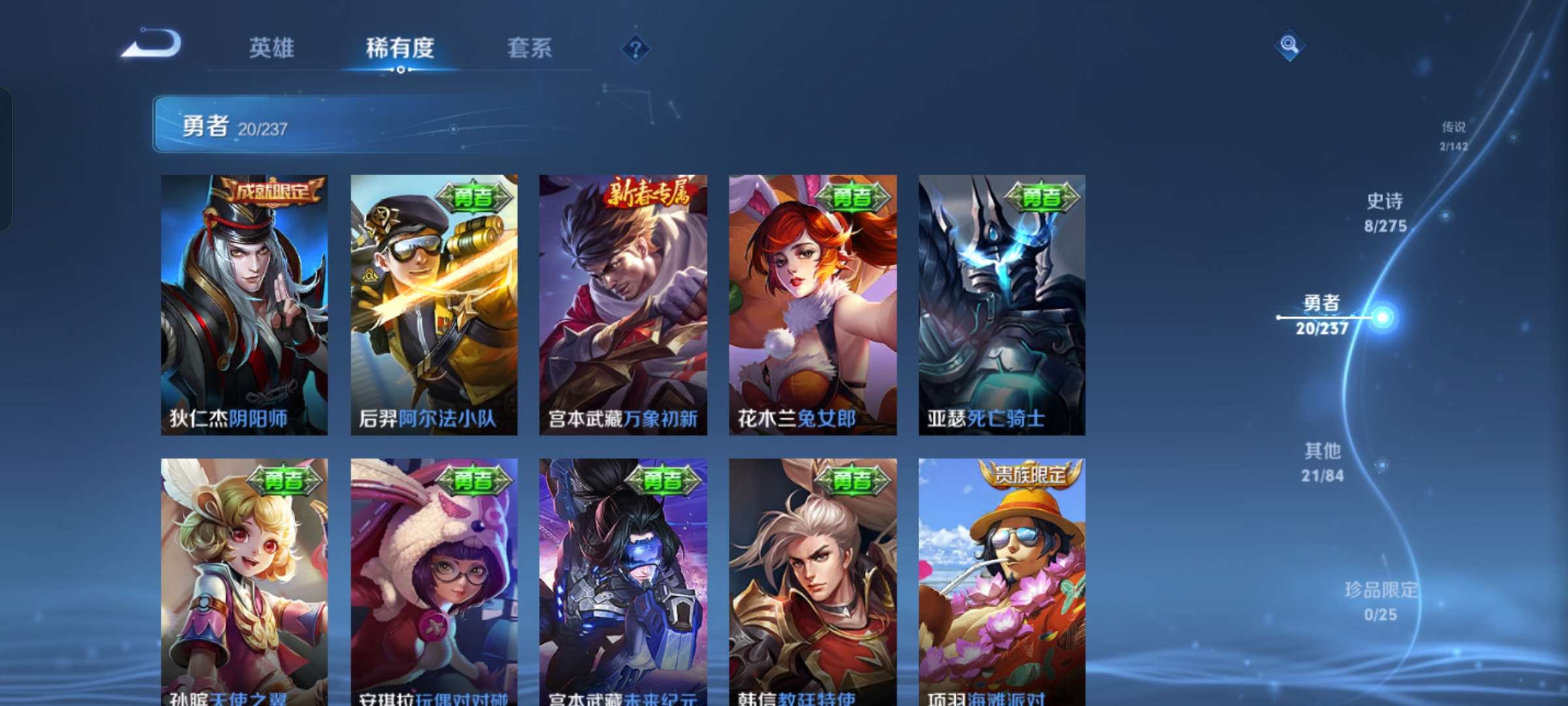Switch to the 英雄 tab
Screen dimensions: 1568x706
pyautogui.click(x=272, y=48)
